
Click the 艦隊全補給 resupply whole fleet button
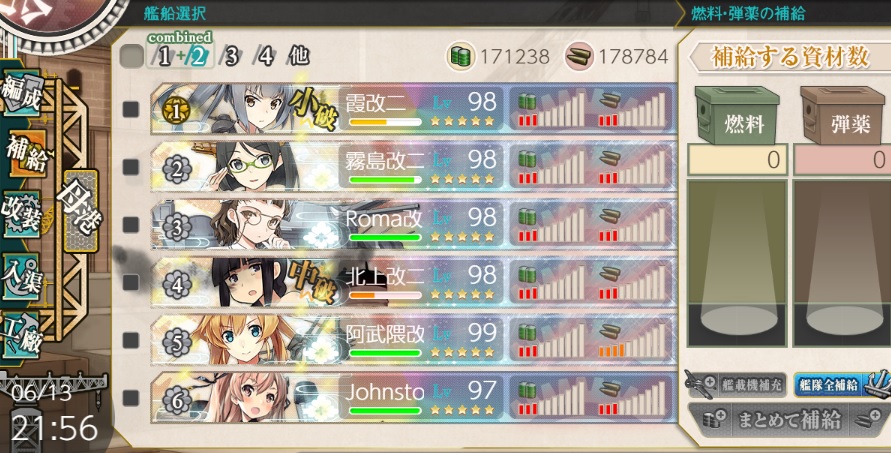coord(833,384)
